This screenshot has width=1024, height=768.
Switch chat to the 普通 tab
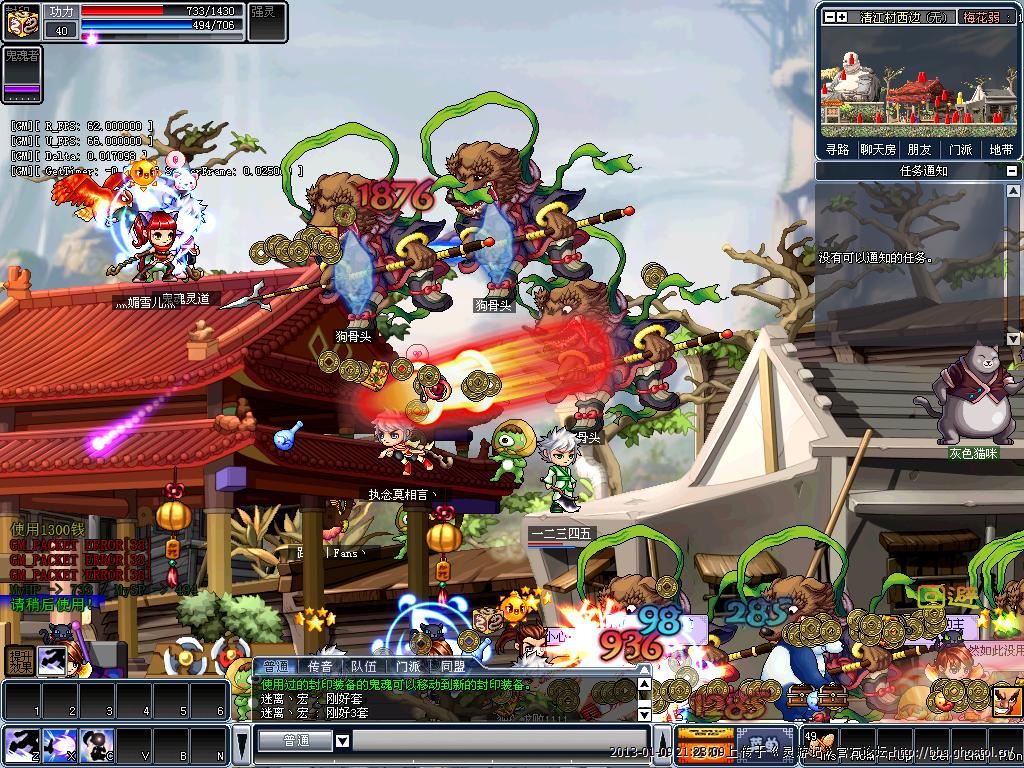tap(274, 665)
